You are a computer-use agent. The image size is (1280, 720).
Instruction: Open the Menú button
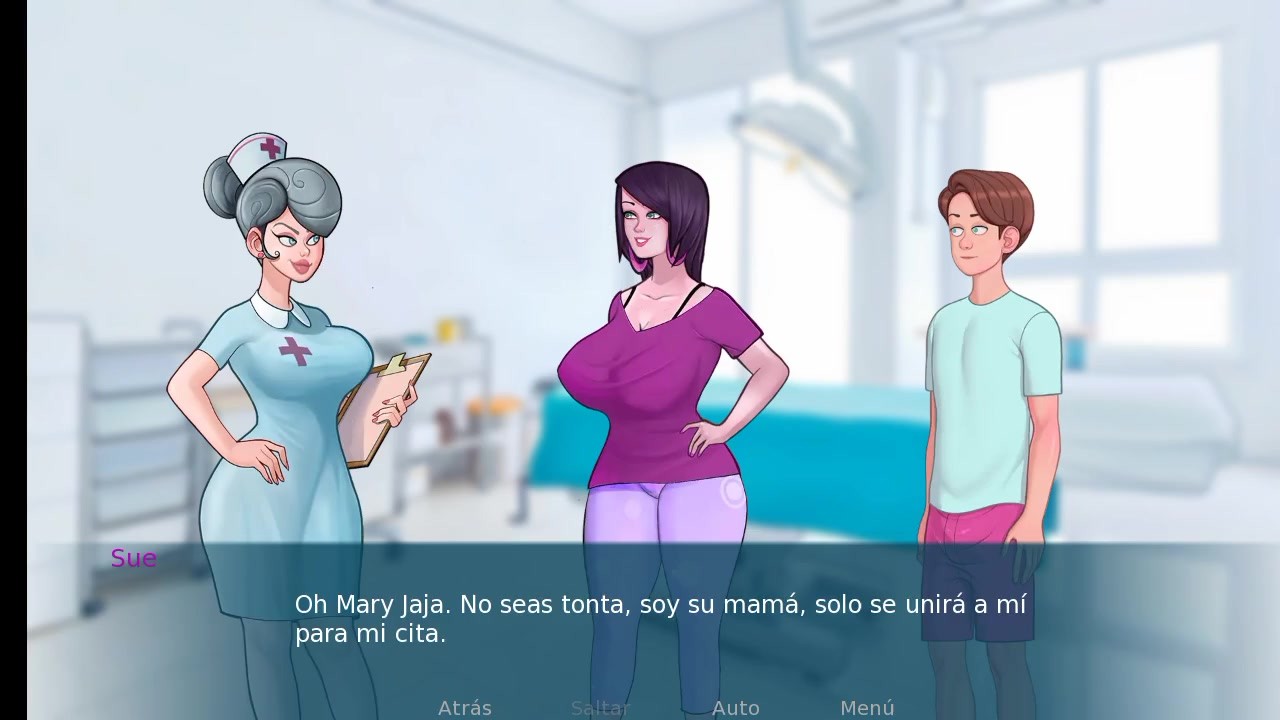pos(867,708)
